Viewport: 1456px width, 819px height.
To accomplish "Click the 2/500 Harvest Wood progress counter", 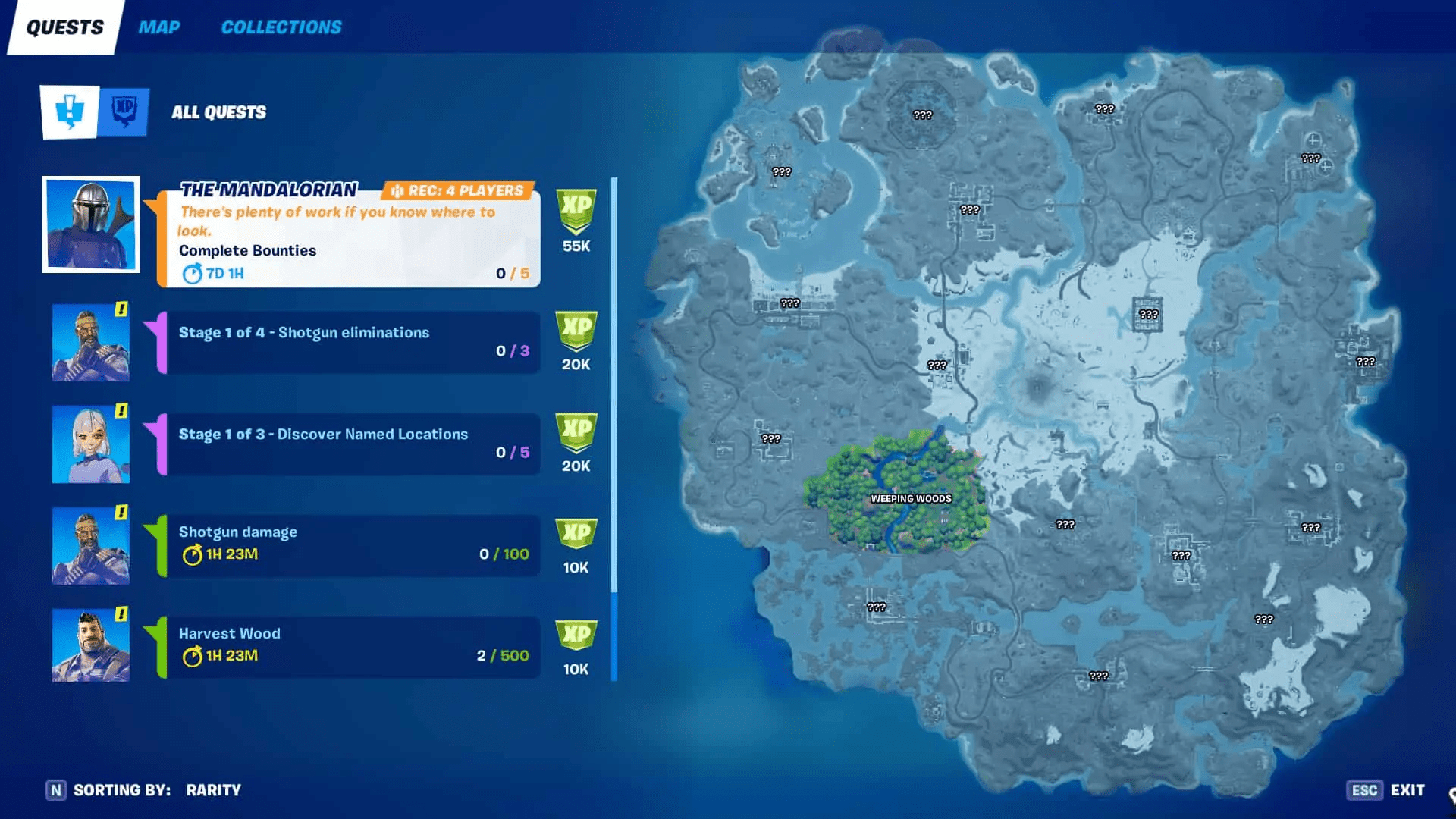I will 503,656.
